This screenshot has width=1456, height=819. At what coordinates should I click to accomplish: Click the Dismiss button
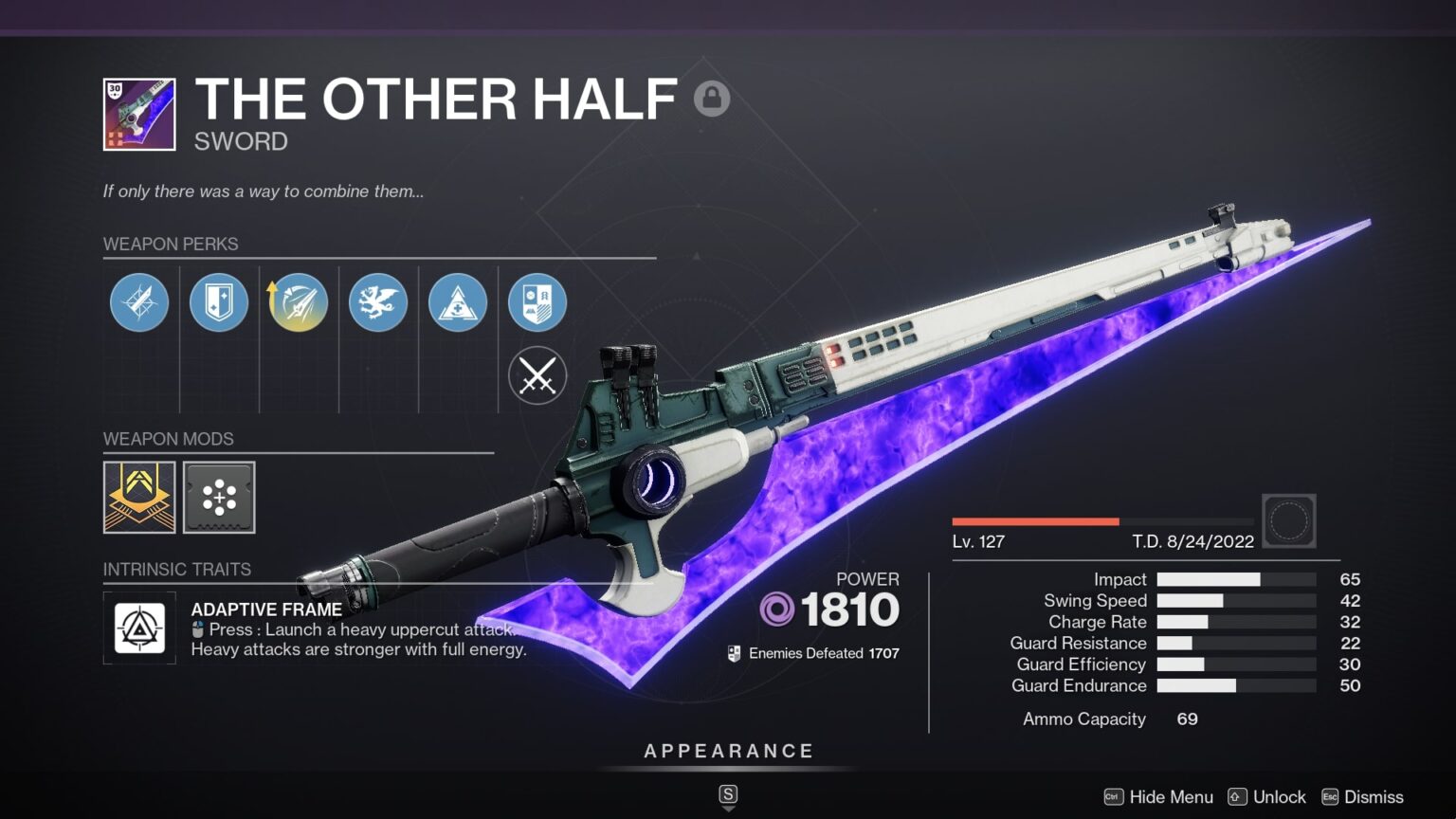(x=1373, y=797)
